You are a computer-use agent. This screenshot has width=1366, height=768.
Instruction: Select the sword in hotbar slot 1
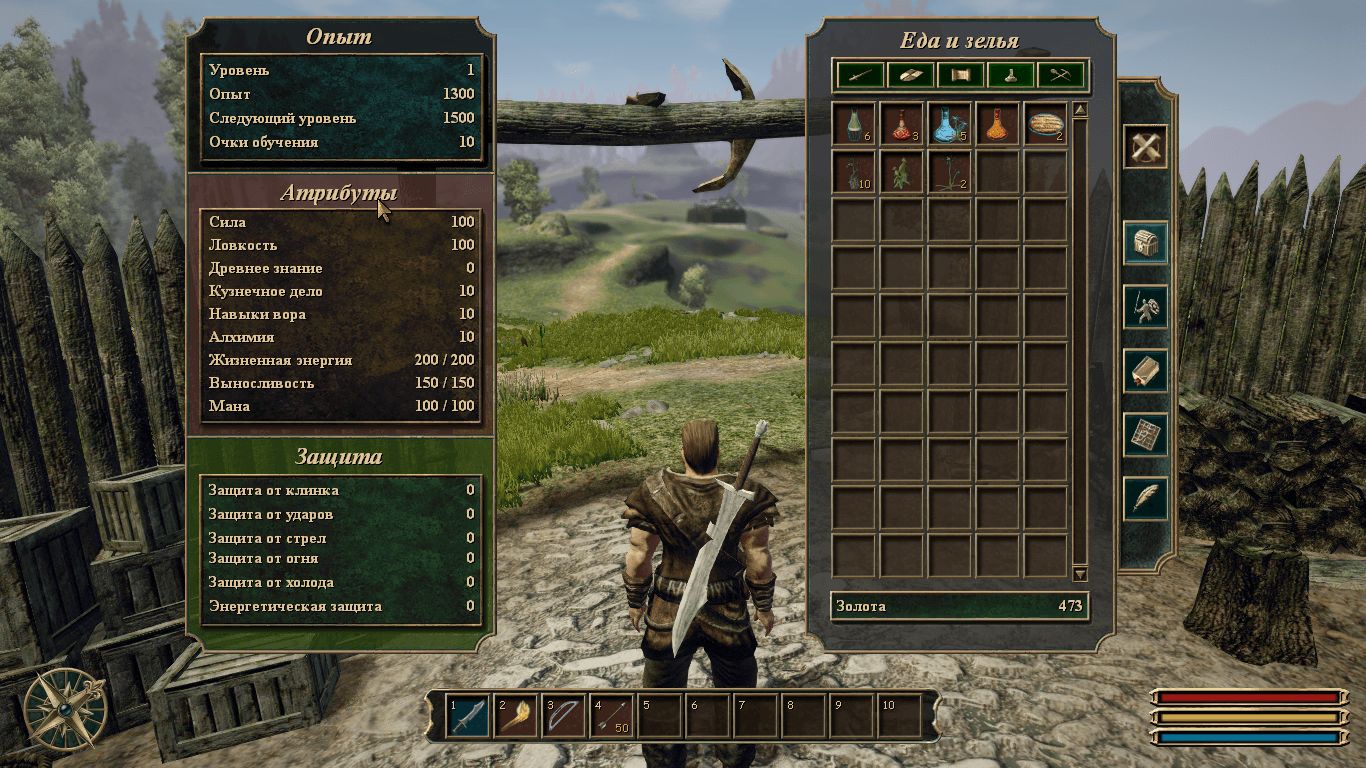(468, 716)
